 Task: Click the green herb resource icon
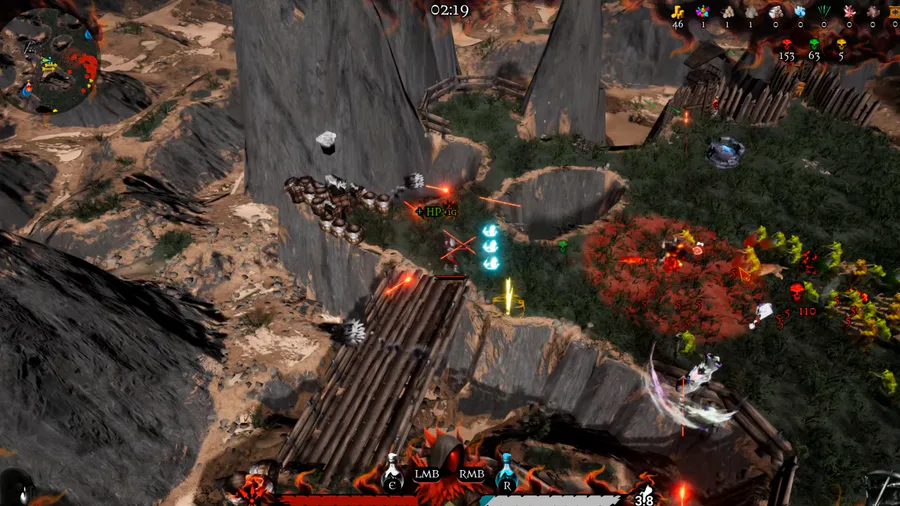[824, 12]
